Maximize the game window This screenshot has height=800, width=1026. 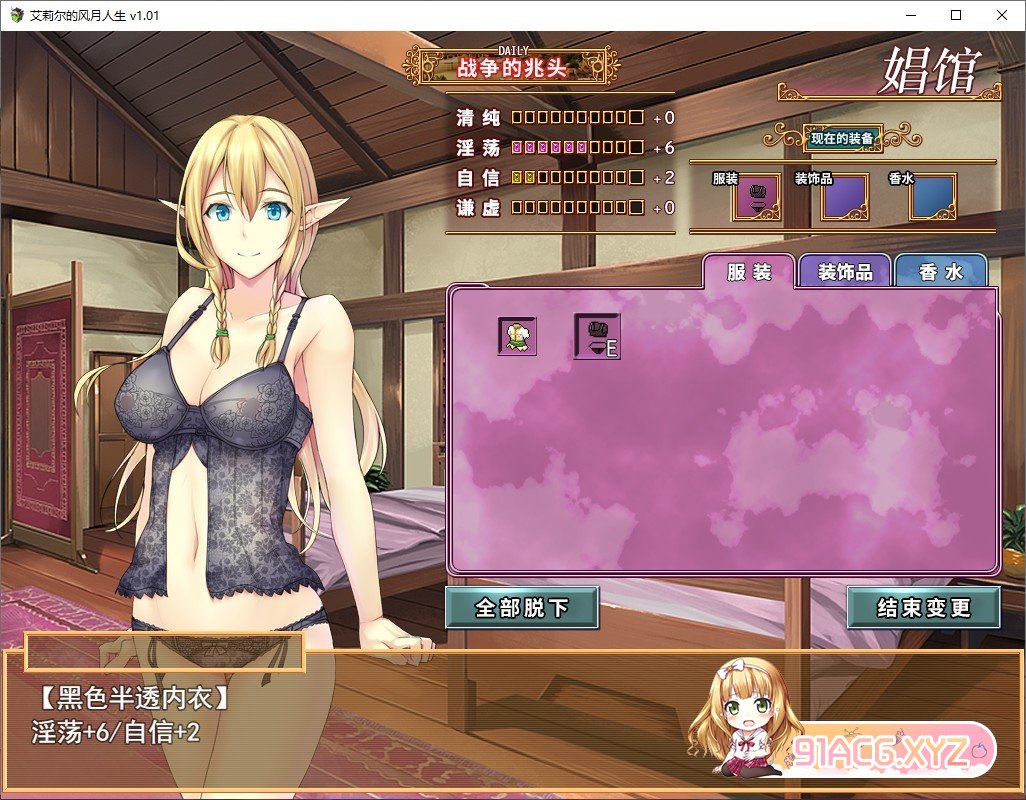pyautogui.click(x=956, y=15)
